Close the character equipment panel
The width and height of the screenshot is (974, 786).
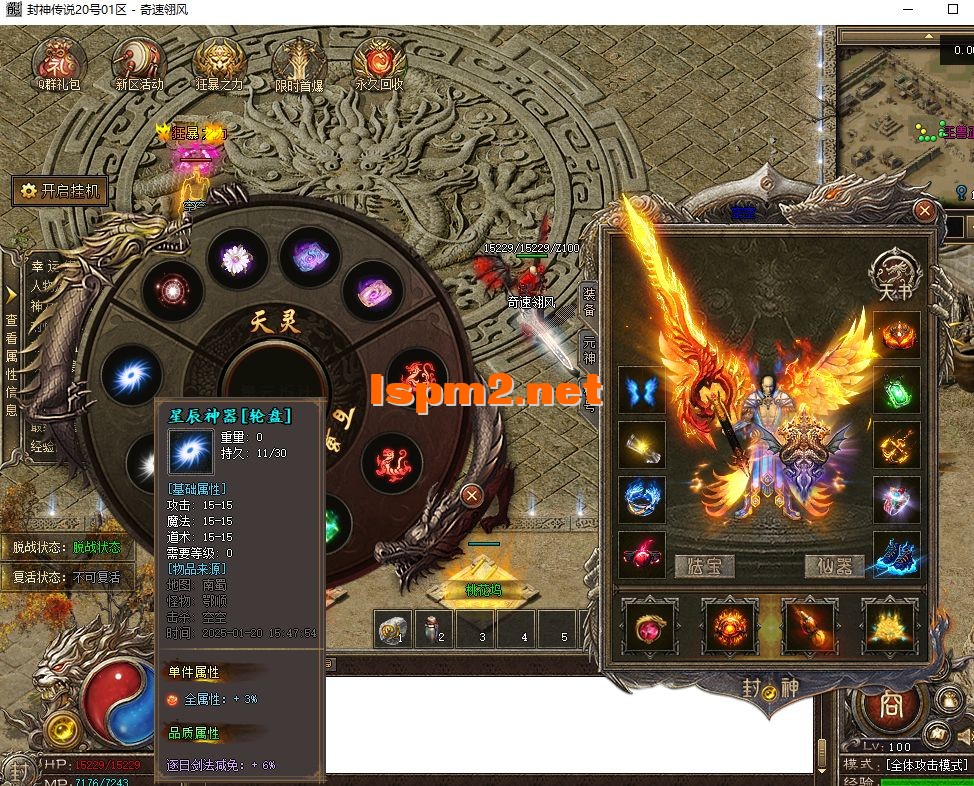click(925, 211)
